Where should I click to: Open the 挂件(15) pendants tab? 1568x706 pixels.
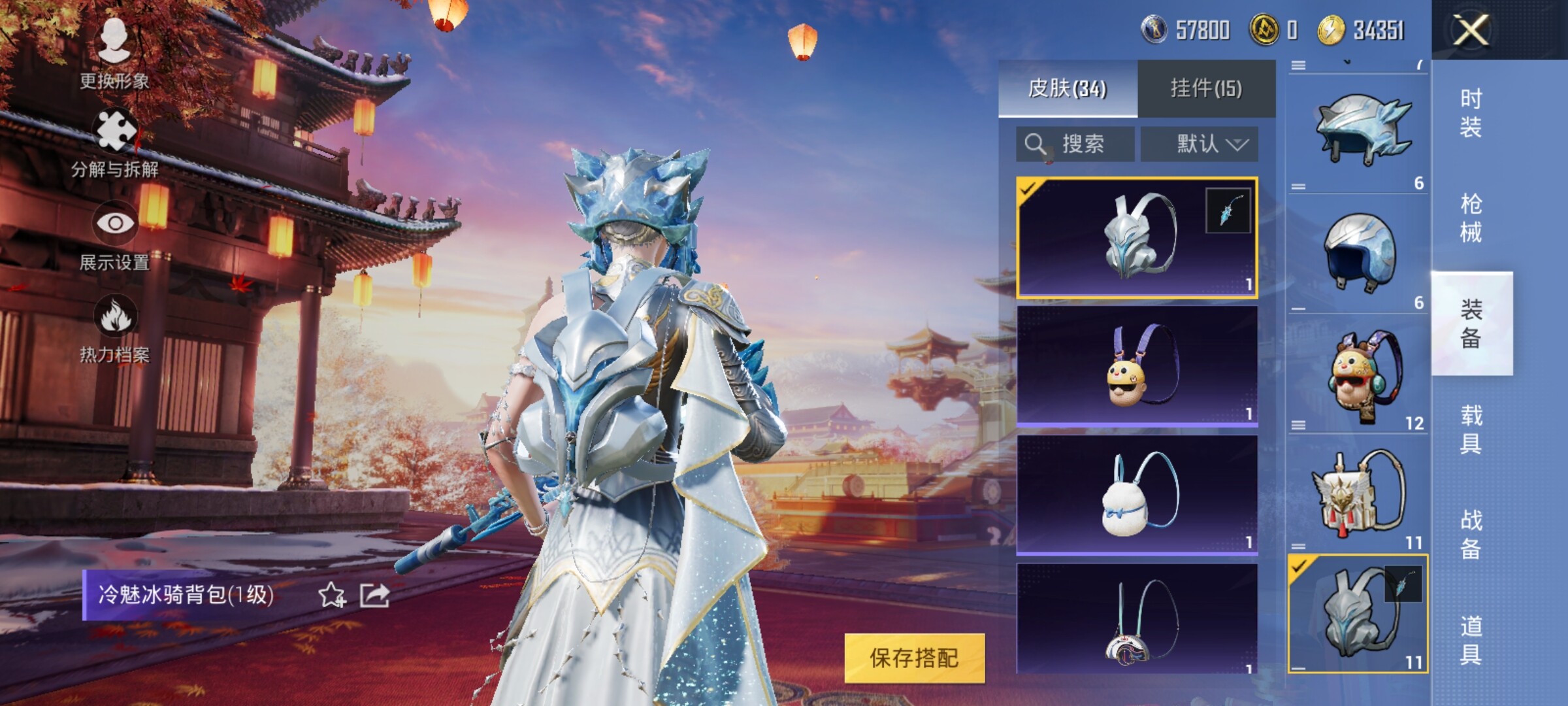[x=1206, y=88]
